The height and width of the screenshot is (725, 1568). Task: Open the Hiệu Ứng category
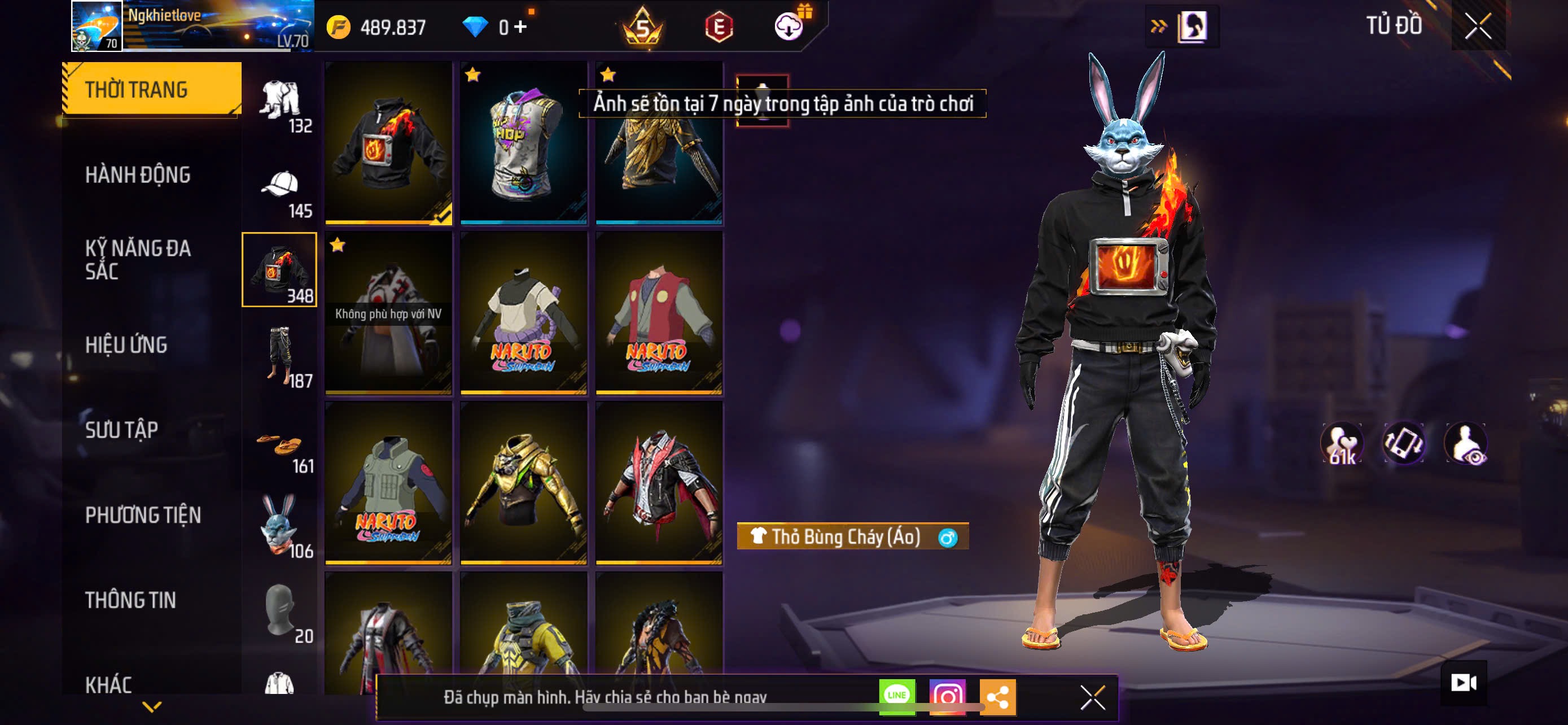click(126, 345)
